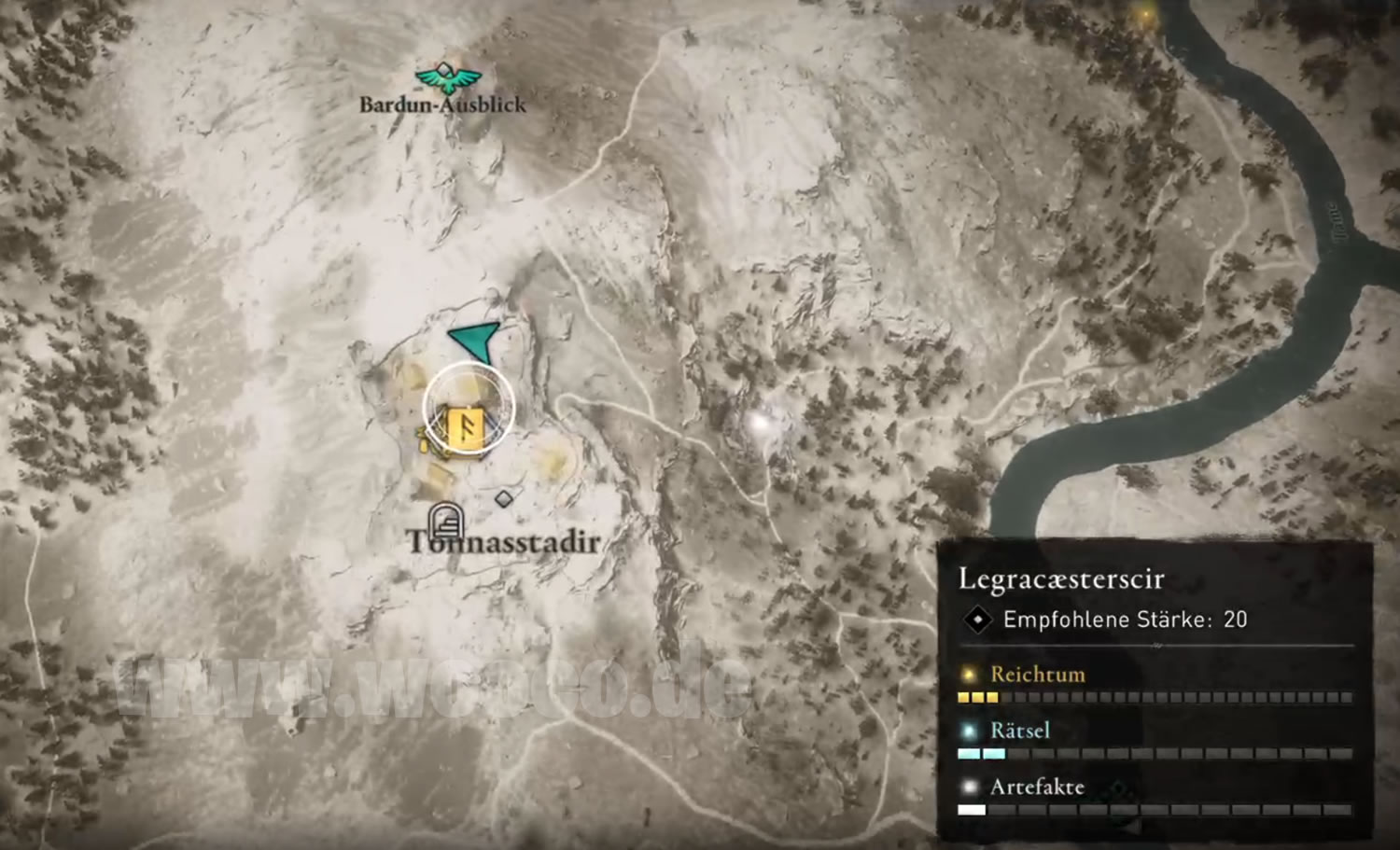The width and height of the screenshot is (1400, 850).
Task: Click the yellow rune book of knowledge marker
Action: [465, 426]
